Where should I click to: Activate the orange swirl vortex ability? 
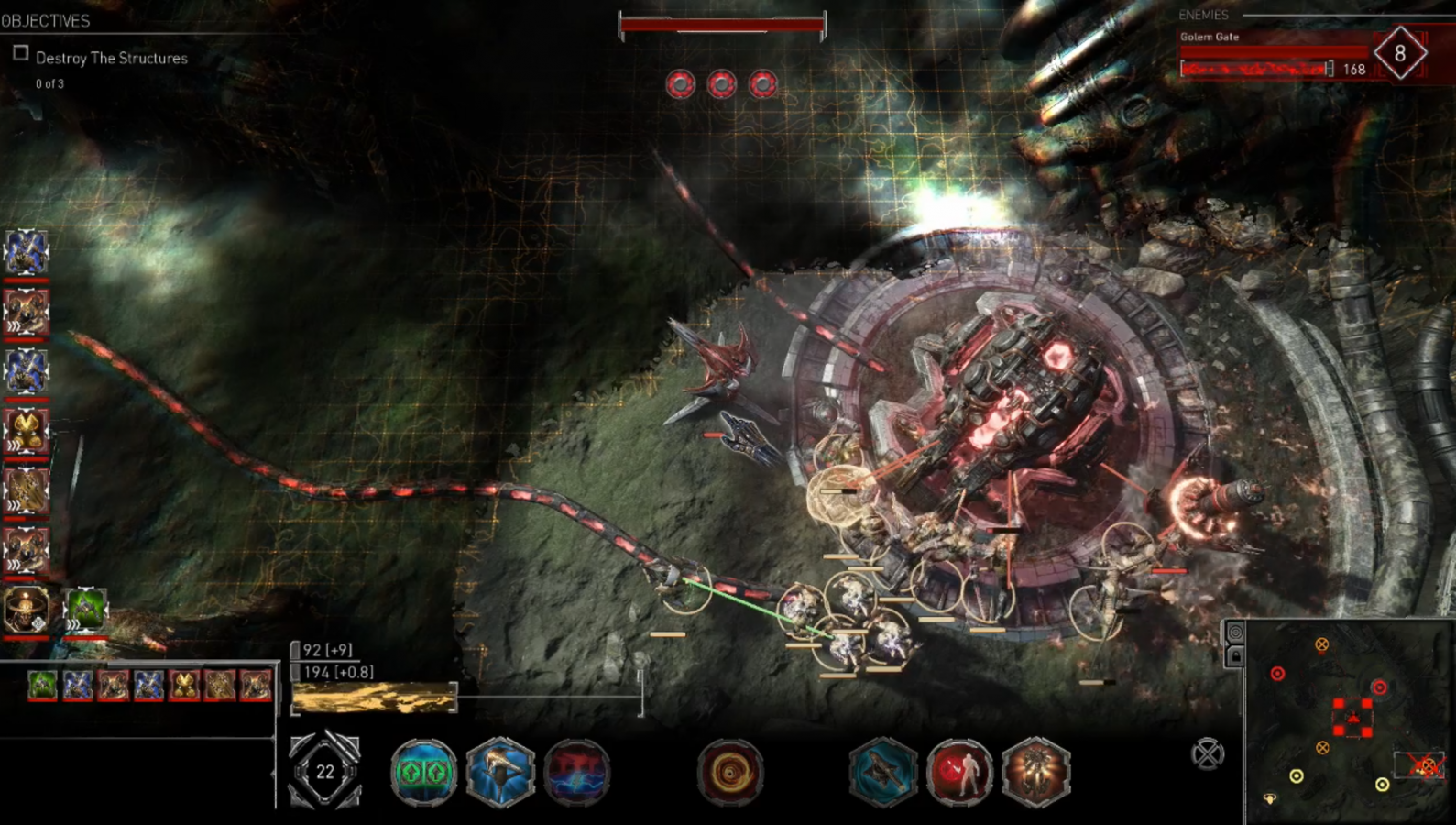730,774
